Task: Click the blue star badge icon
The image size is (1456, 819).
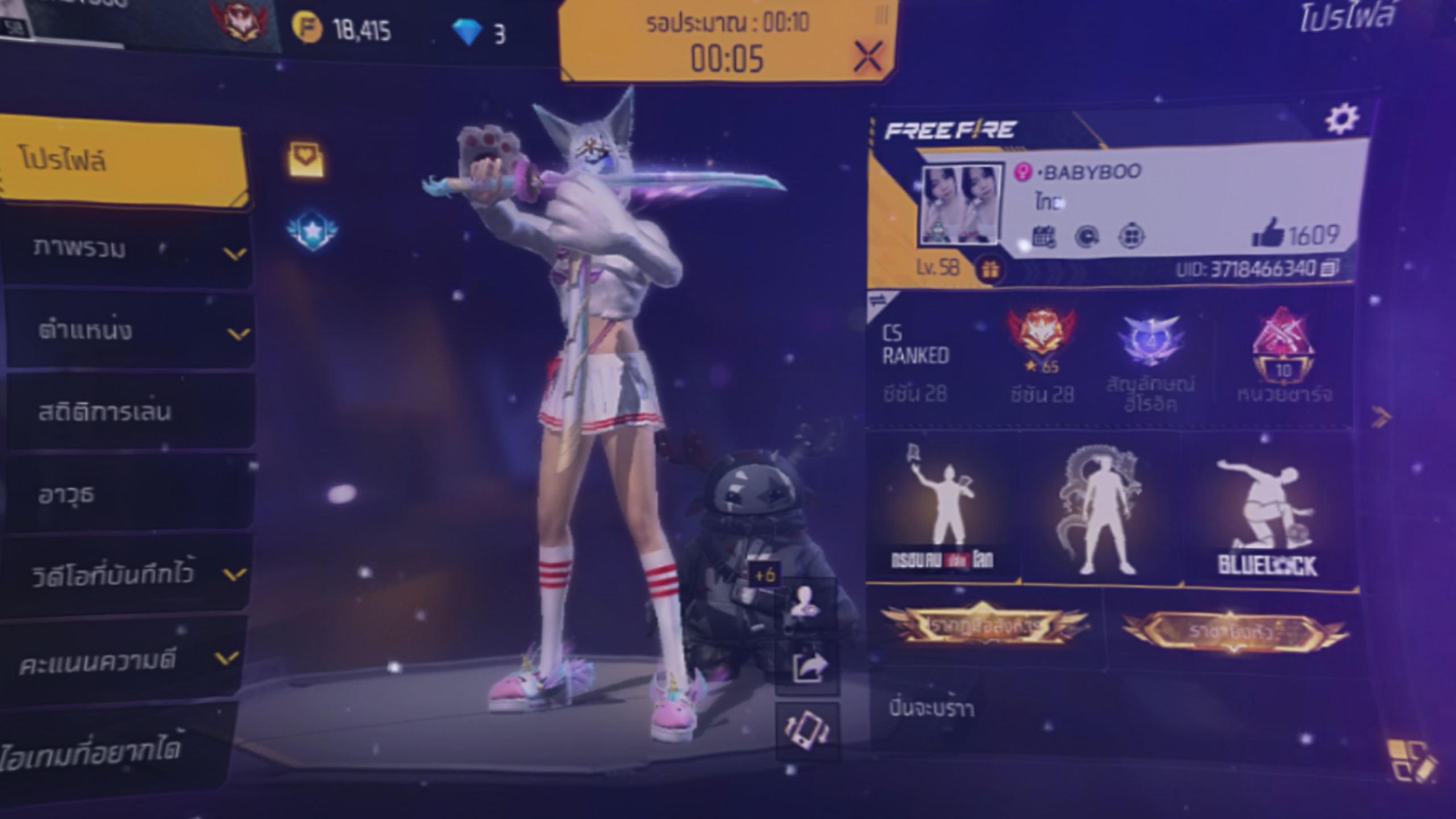Action: (312, 230)
